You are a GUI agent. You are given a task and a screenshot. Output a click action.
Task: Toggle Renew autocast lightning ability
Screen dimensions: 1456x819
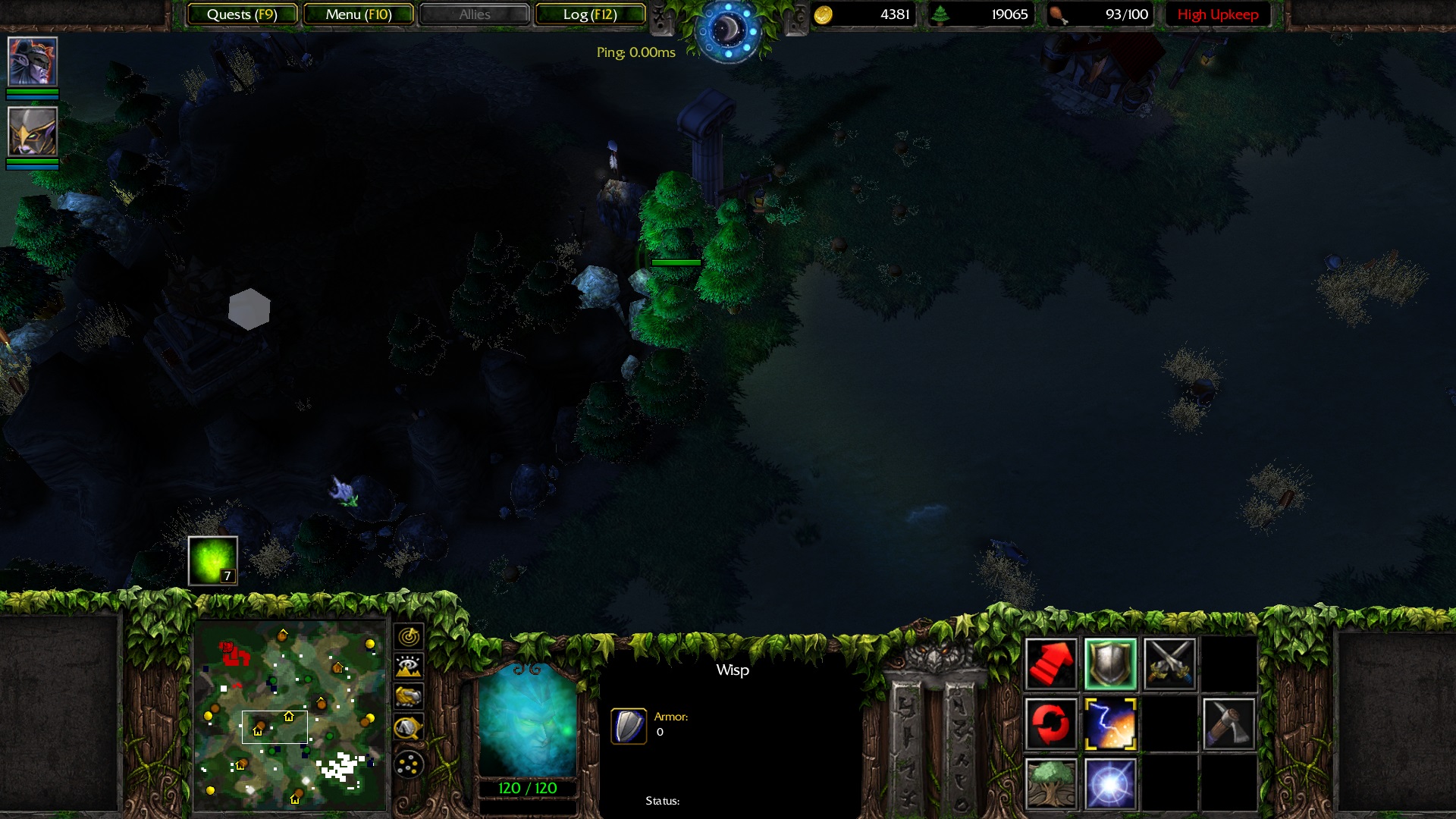coord(1109,723)
